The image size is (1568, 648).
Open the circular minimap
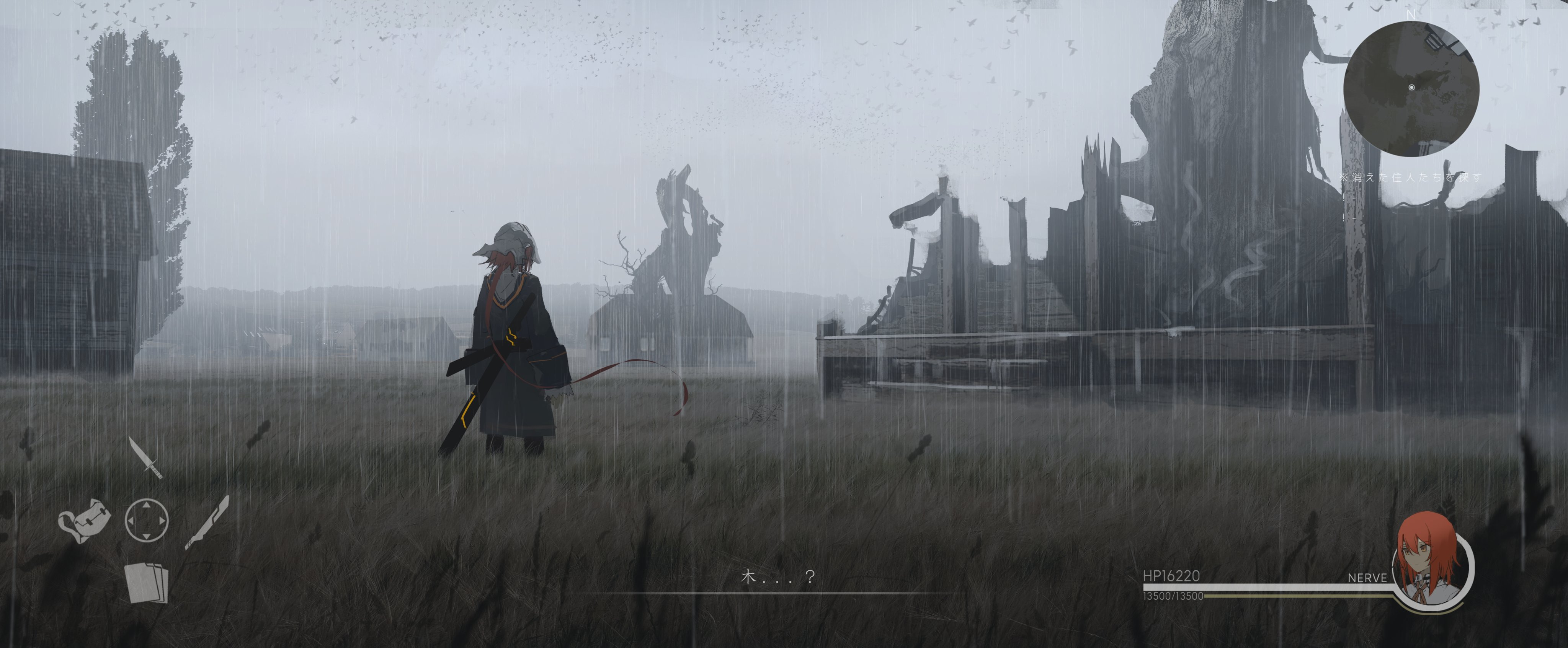coord(1410,89)
